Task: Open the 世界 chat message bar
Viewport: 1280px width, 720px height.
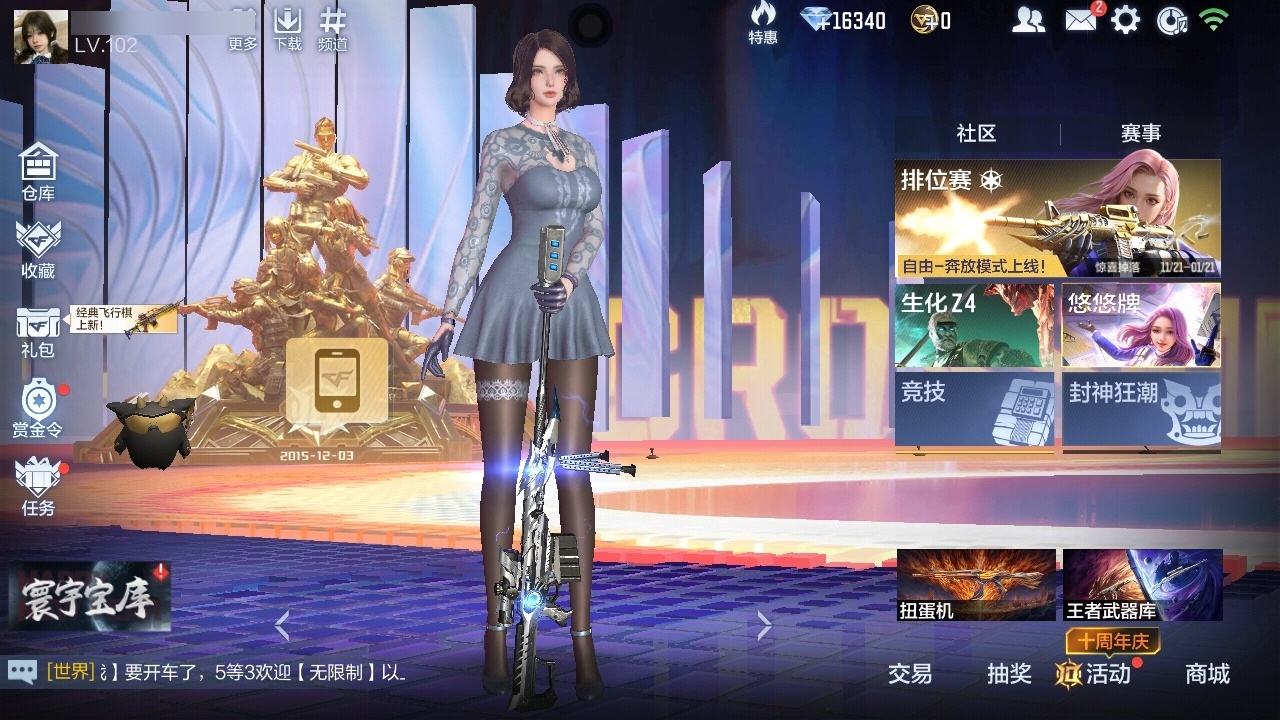Action: click(225, 673)
